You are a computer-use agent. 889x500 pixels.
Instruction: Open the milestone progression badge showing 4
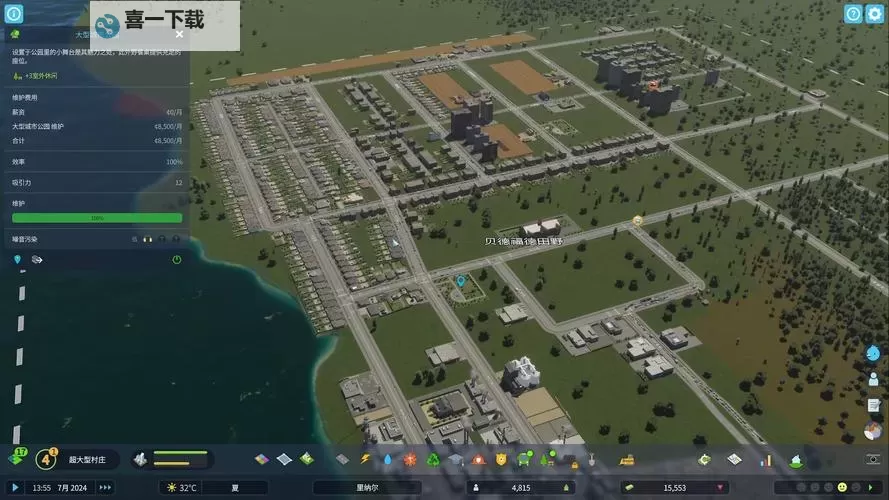pyautogui.click(x=46, y=459)
